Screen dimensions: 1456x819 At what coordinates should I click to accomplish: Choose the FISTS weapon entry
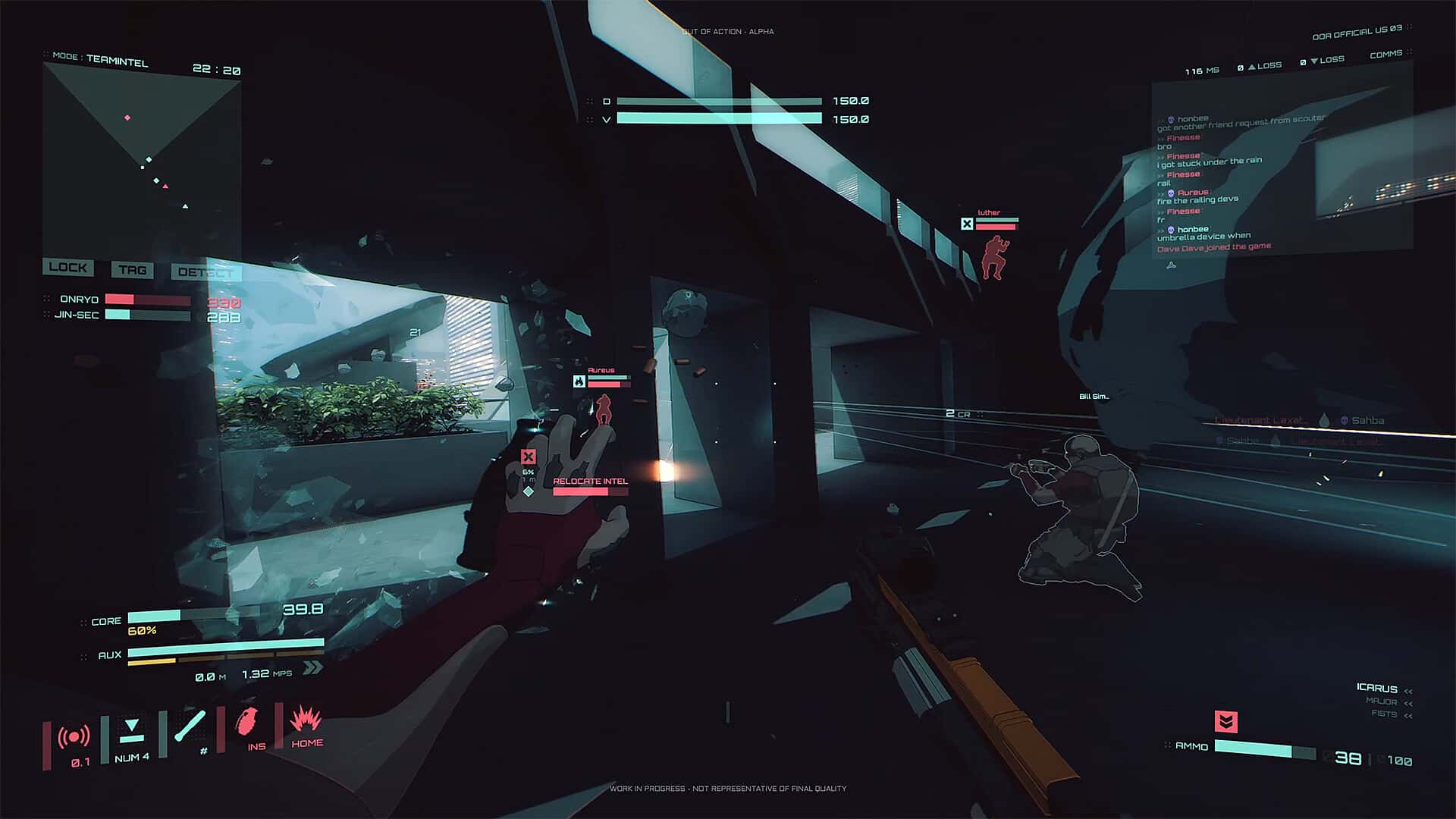pos(1384,714)
